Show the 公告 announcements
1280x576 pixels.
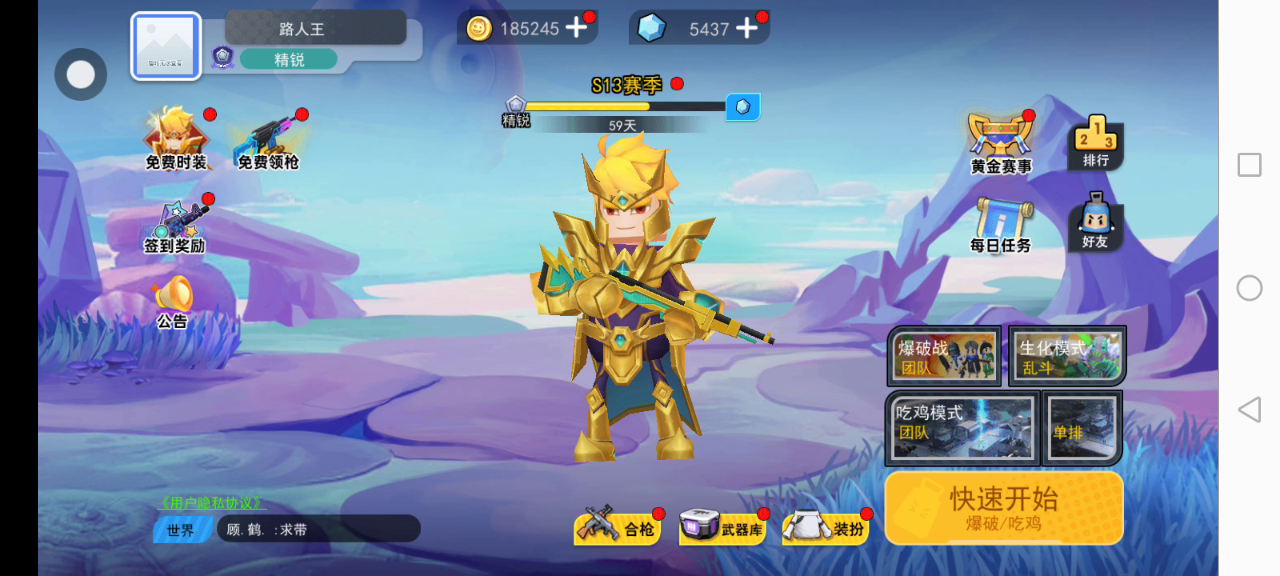[x=173, y=301]
